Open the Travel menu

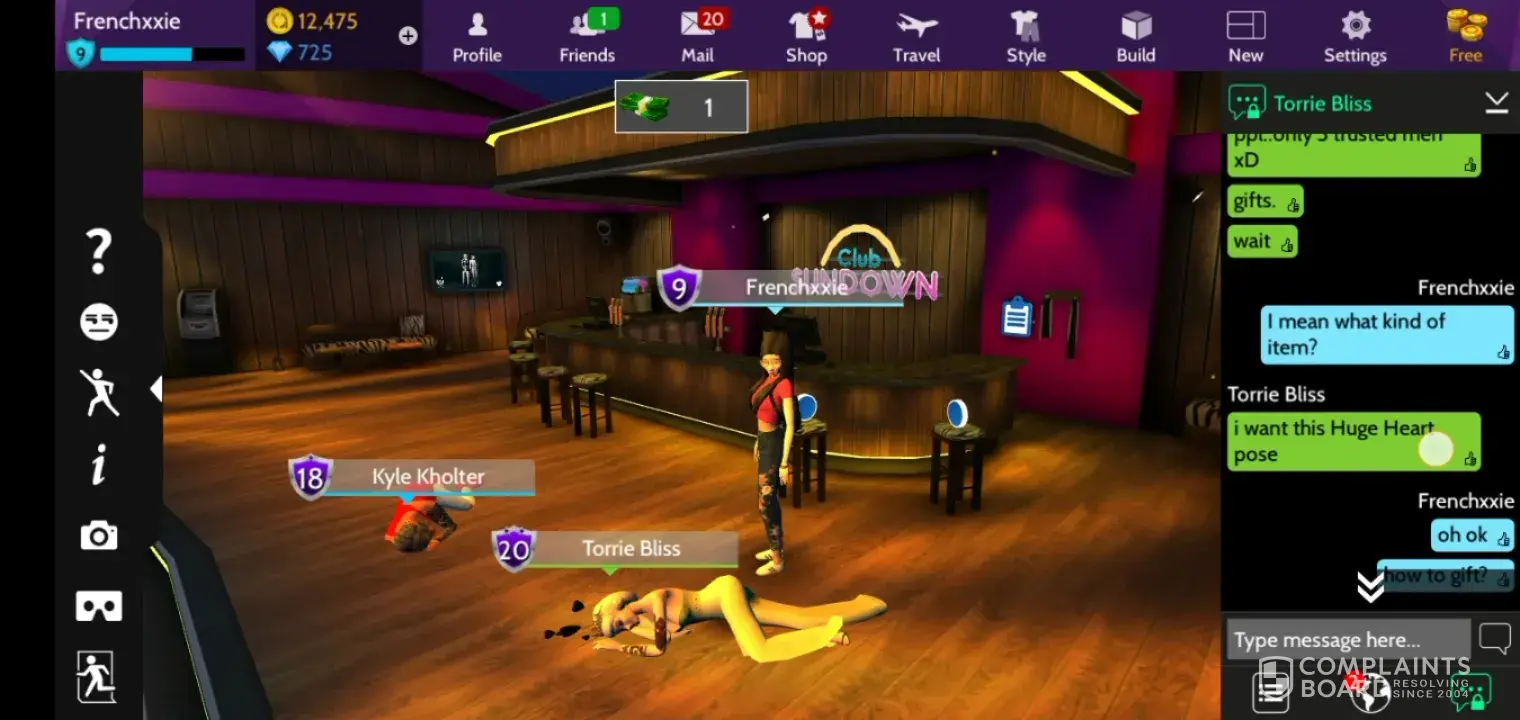917,36
